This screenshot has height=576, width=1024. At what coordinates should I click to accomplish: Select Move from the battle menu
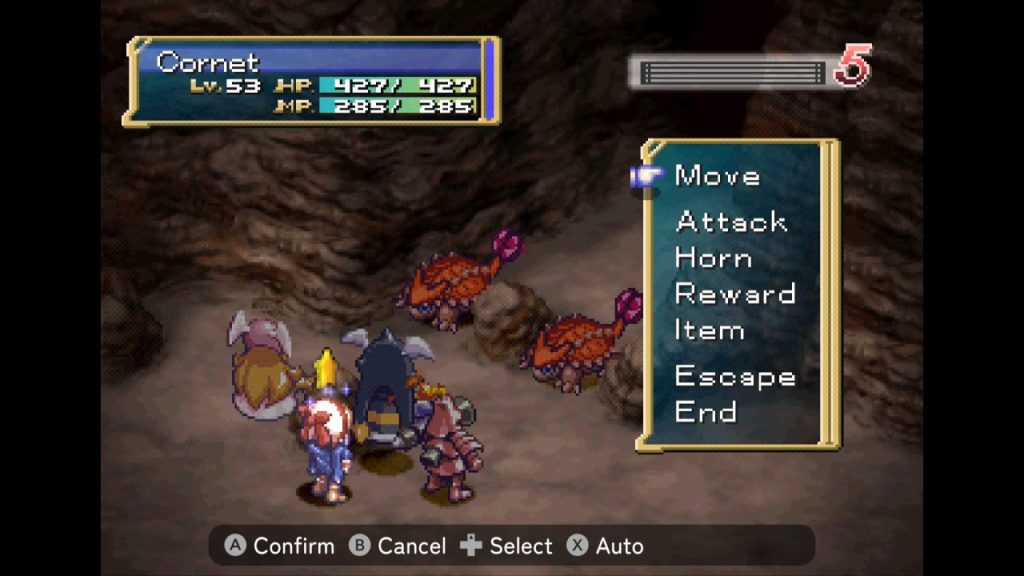coord(717,176)
